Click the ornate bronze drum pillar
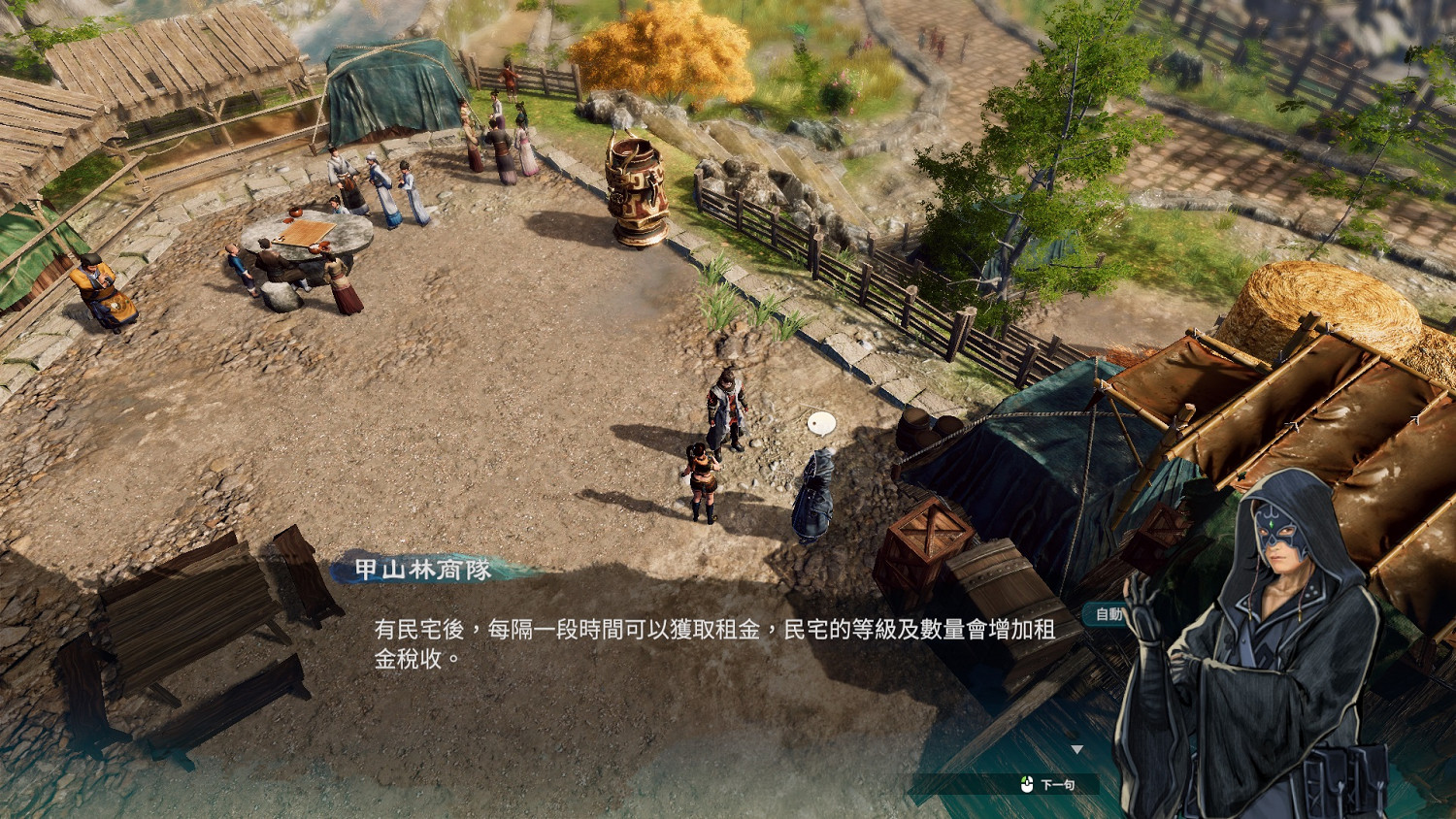The width and height of the screenshot is (1456, 819). tap(636, 189)
